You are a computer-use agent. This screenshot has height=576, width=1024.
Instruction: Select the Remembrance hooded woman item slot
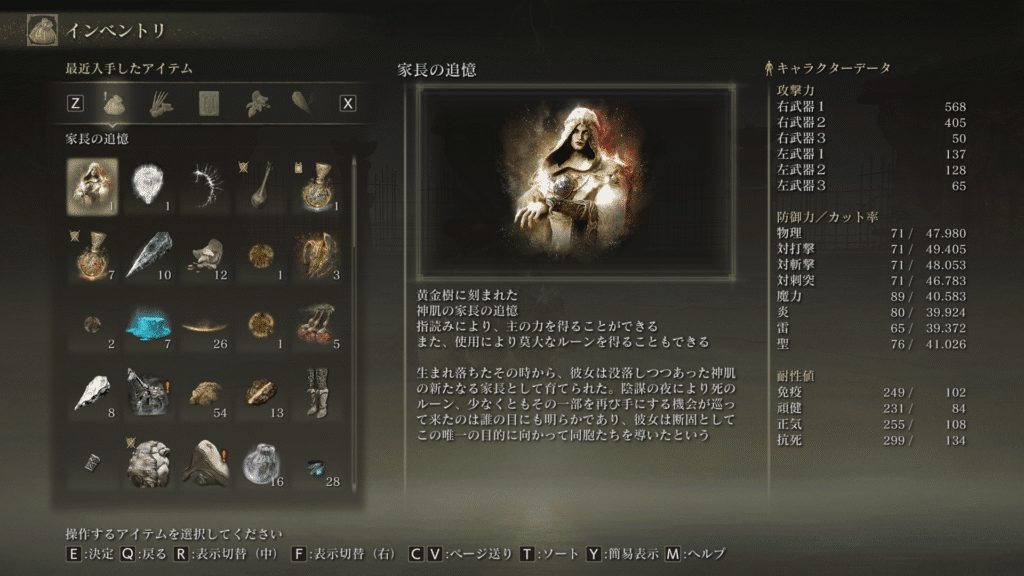click(92, 185)
